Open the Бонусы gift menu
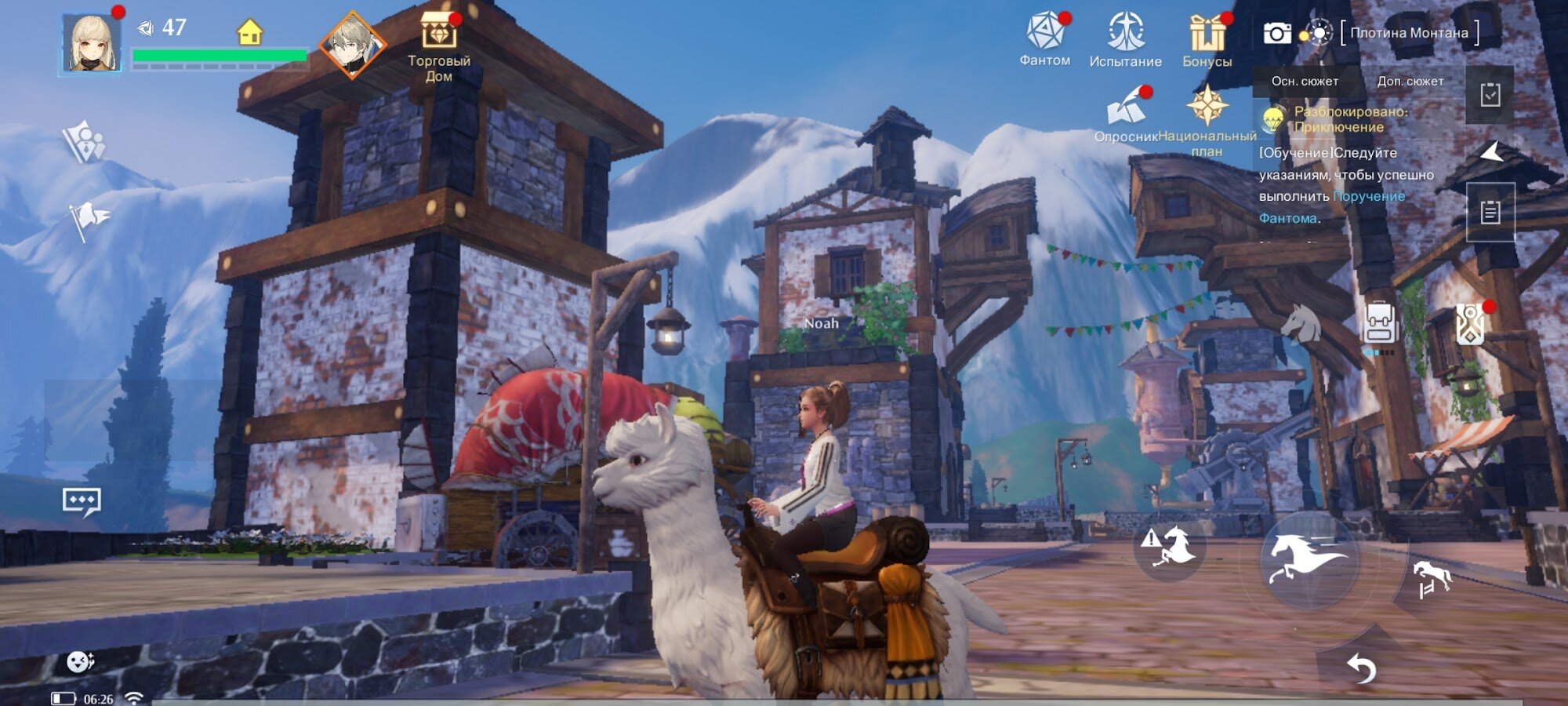Image resolution: width=1568 pixels, height=706 pixels. point(1207,40)
